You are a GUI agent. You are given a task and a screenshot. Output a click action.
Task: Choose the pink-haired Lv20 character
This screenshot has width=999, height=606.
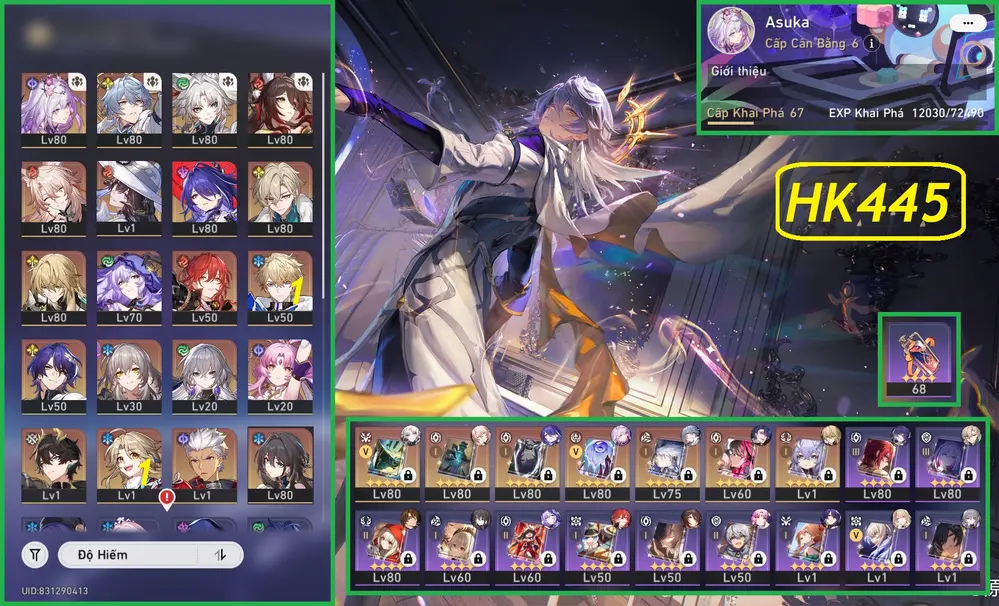click(280, 374)
